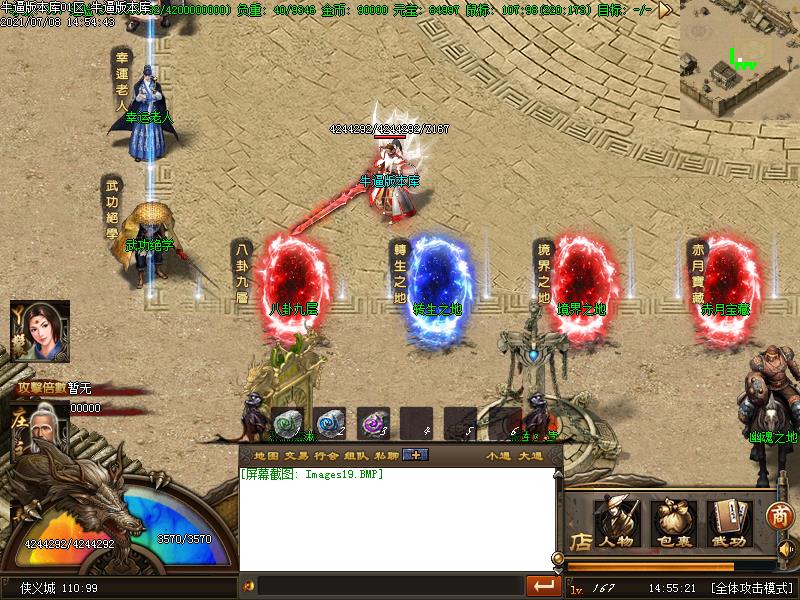
Task: Open the 武功 martial skills book
Action: point(729,522)
